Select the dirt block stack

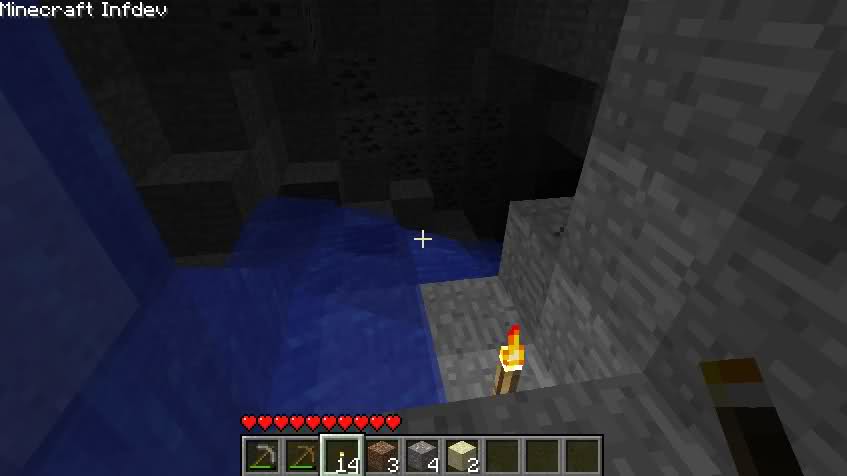[381, 456]
